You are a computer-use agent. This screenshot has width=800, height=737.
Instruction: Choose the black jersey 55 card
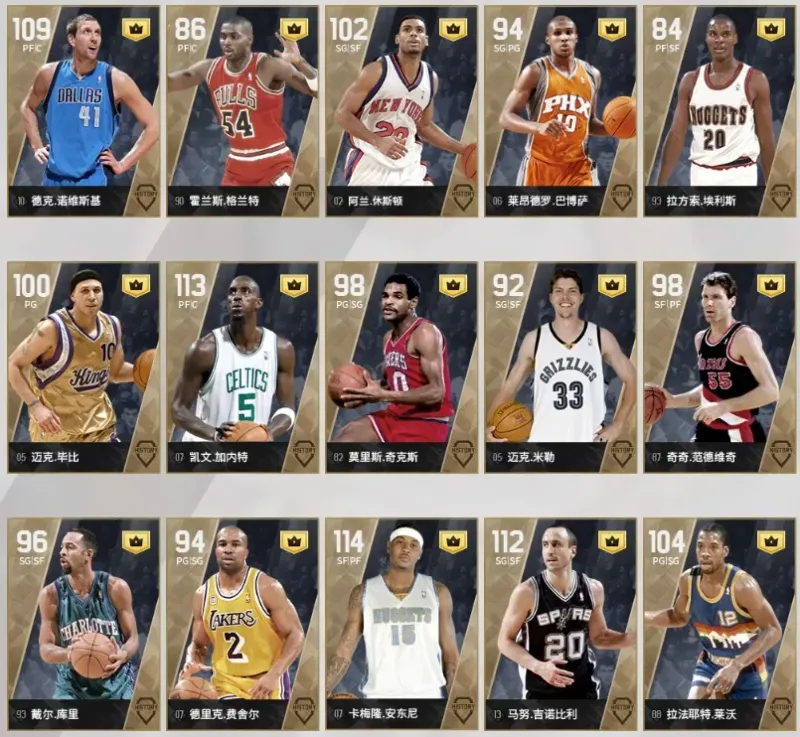pos(719,366)
